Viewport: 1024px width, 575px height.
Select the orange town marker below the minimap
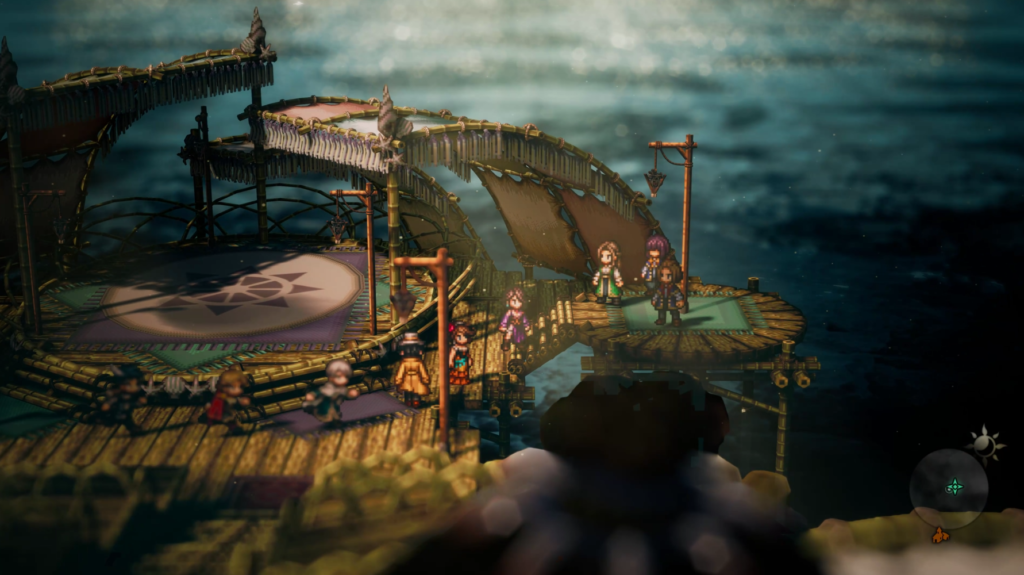click(x=940, y=536)
